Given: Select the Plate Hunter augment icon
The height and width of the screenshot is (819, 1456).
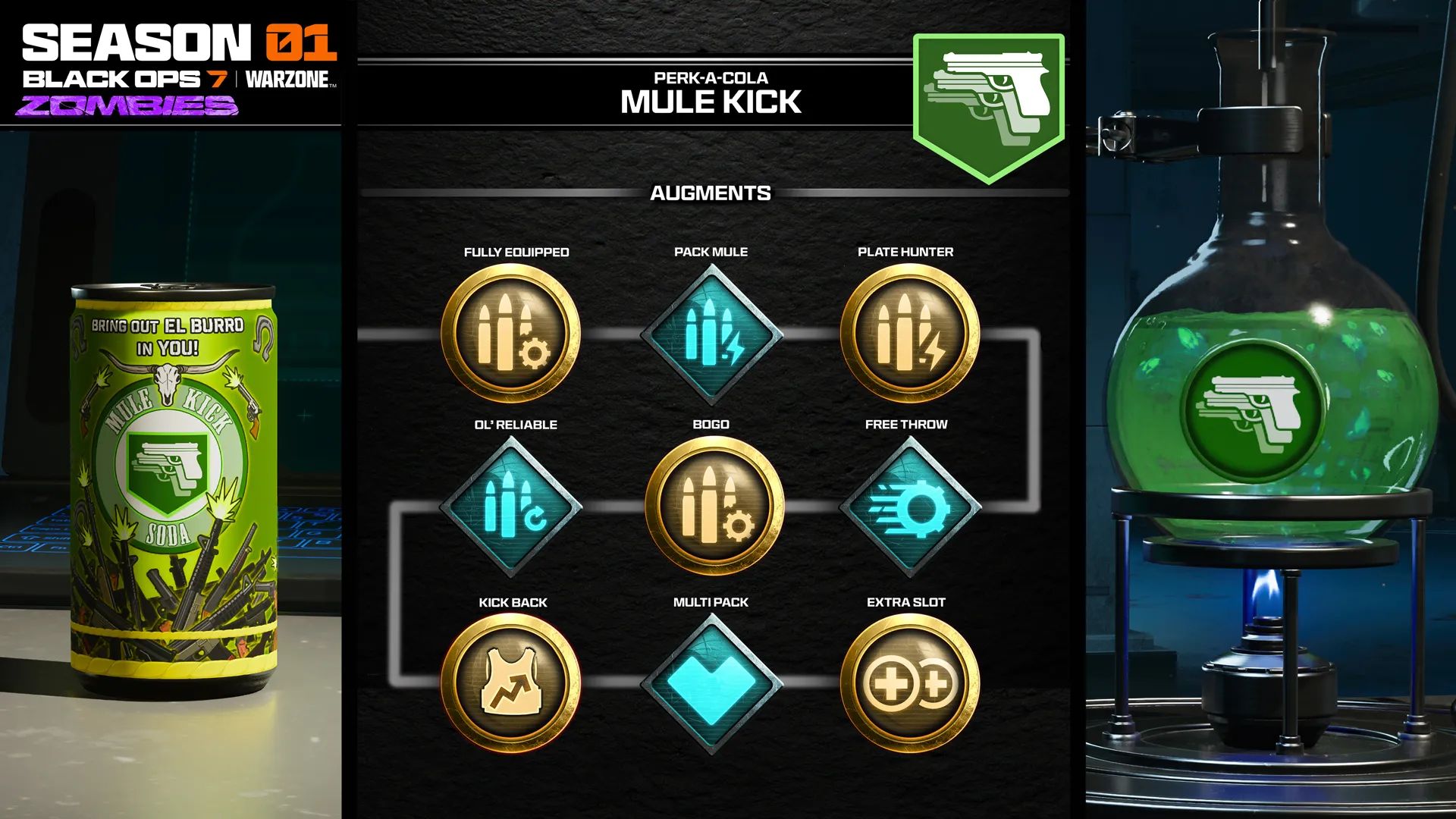Looking at the screenshot, I should click(909, 335).
